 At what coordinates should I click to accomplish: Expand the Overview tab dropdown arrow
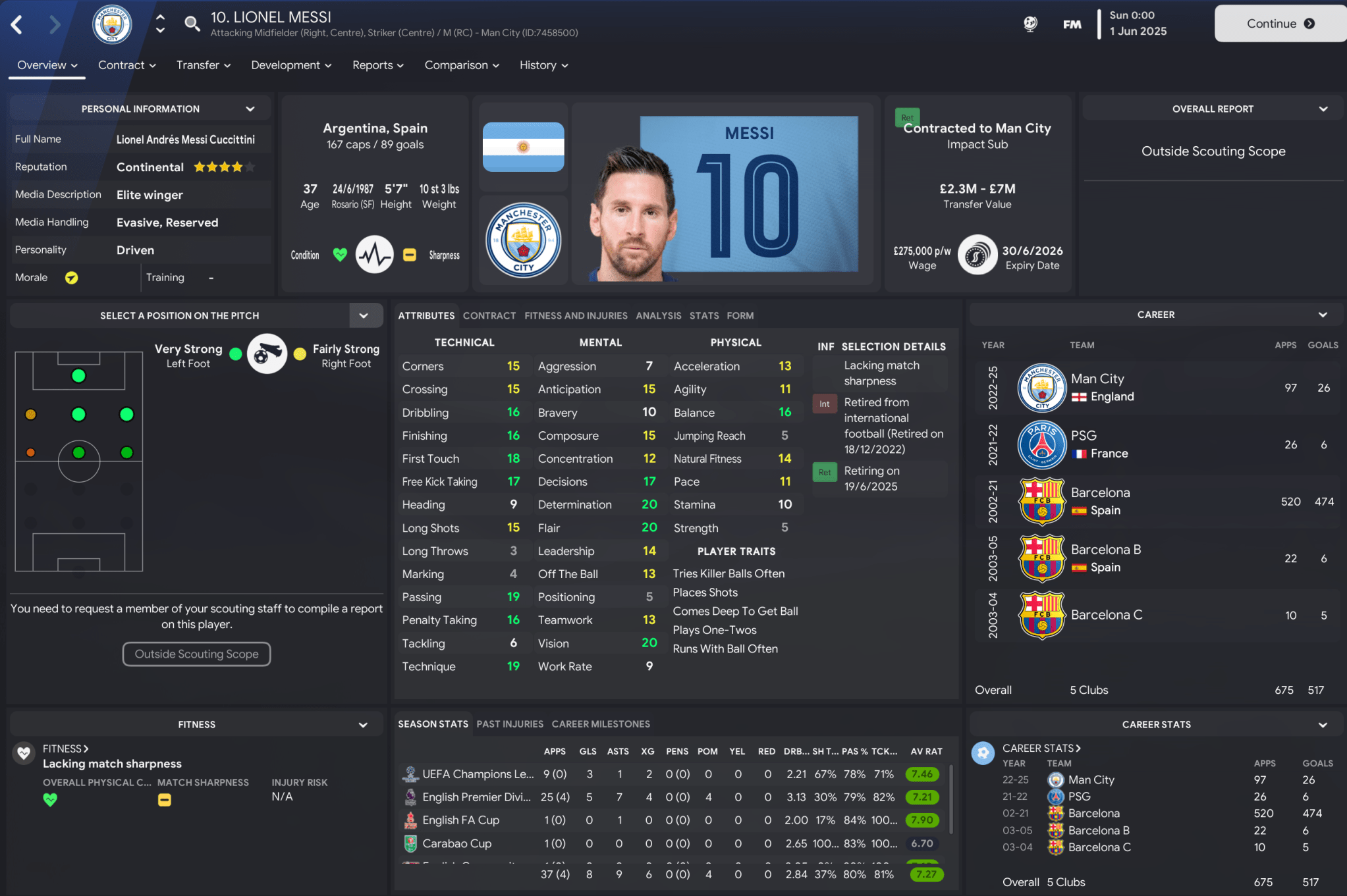(x=74, y=65)
